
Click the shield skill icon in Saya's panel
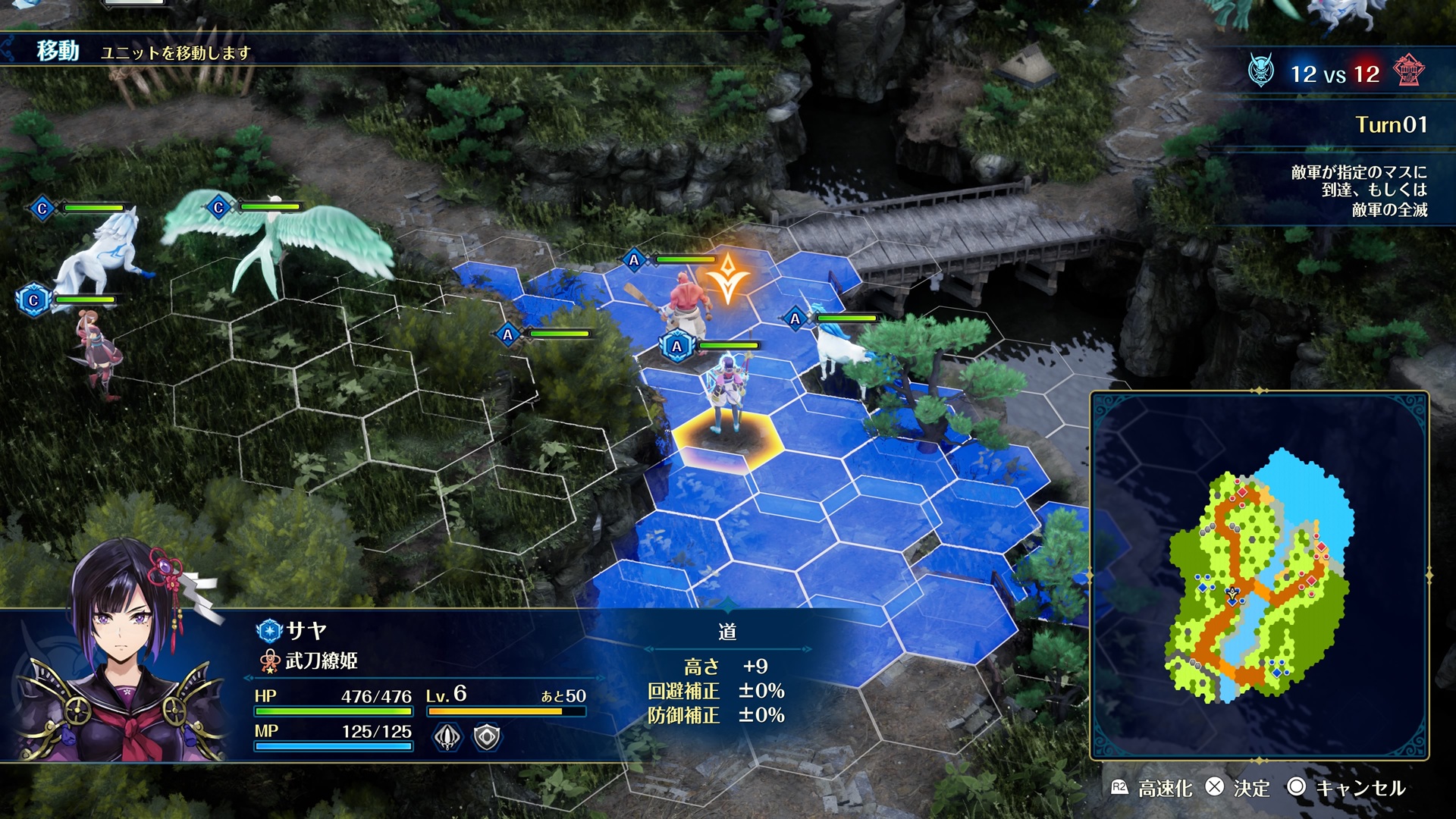click(487, 736)
